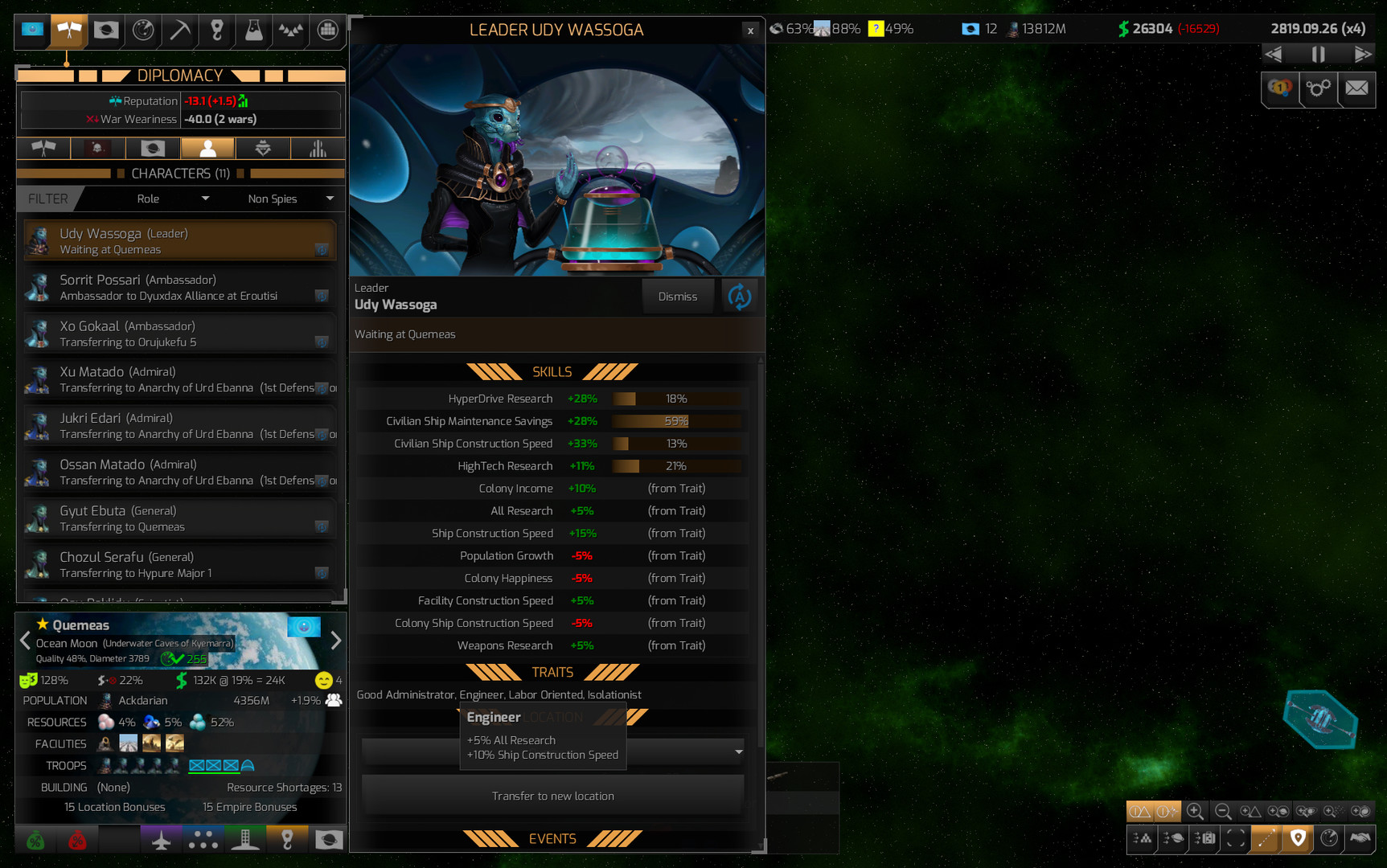Select the green money bag income icon
Image resolution: width=1387 pixels, height=868 pixels.
tap(35, 840)
